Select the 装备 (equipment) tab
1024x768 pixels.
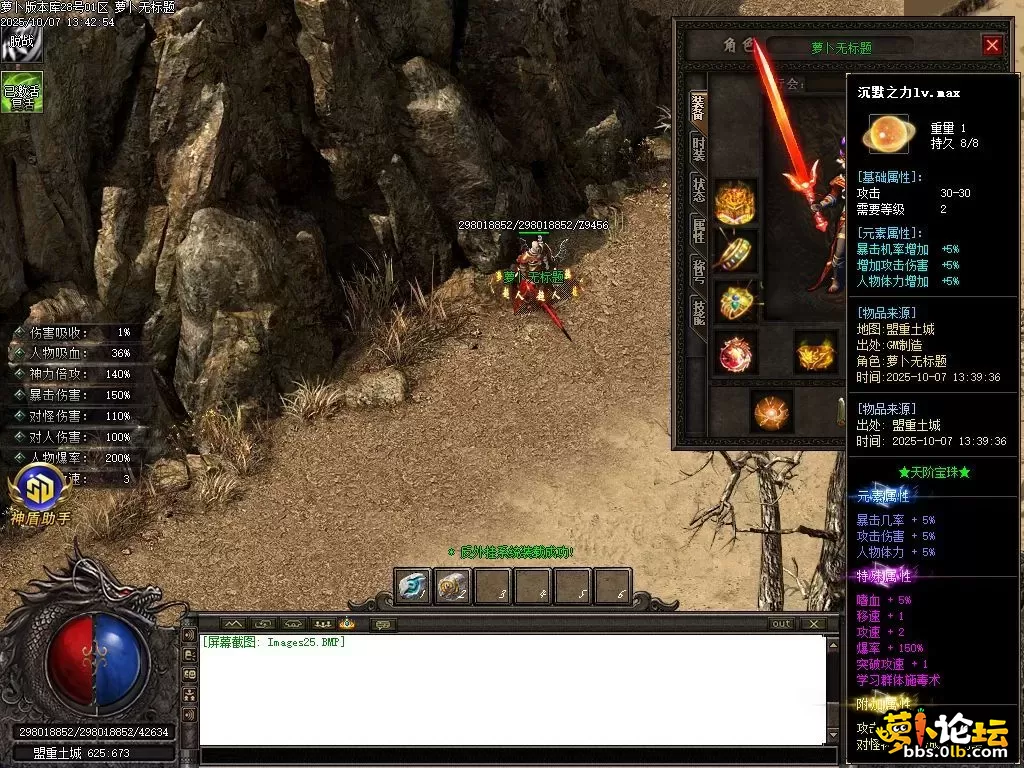pyautogui.click(x=698, y=108)
